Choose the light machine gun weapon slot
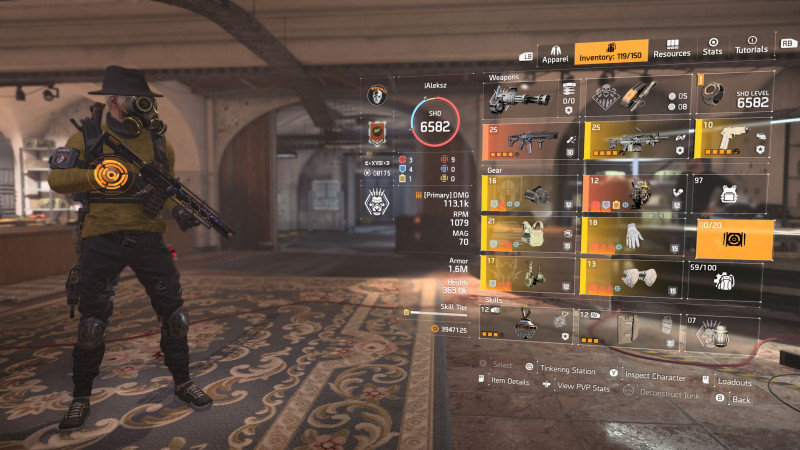 [636, 141]
